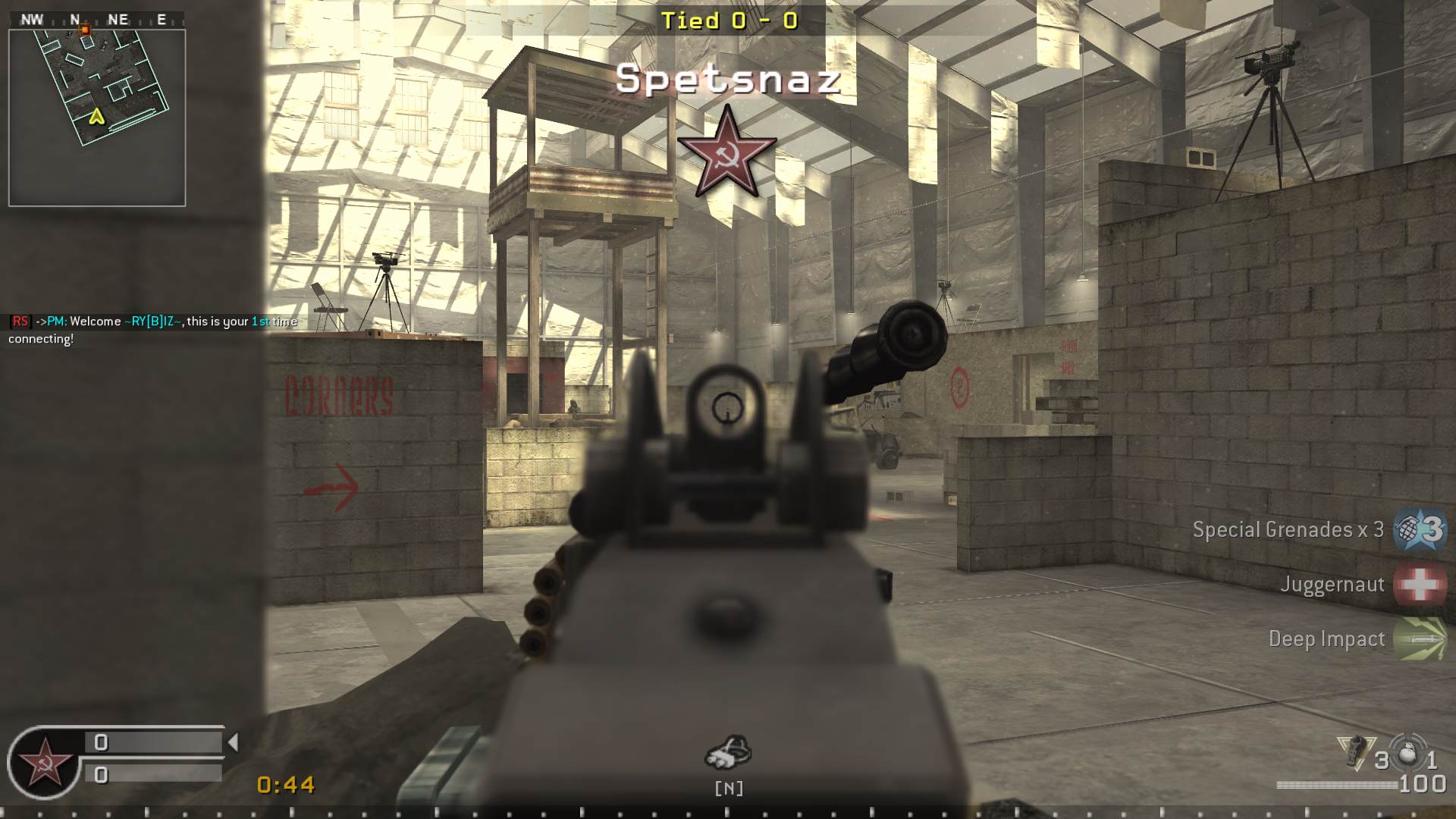Click the Deep Impact bullet perk icon
Viewport: 1456px width, 819px height.
point(1420,639)
